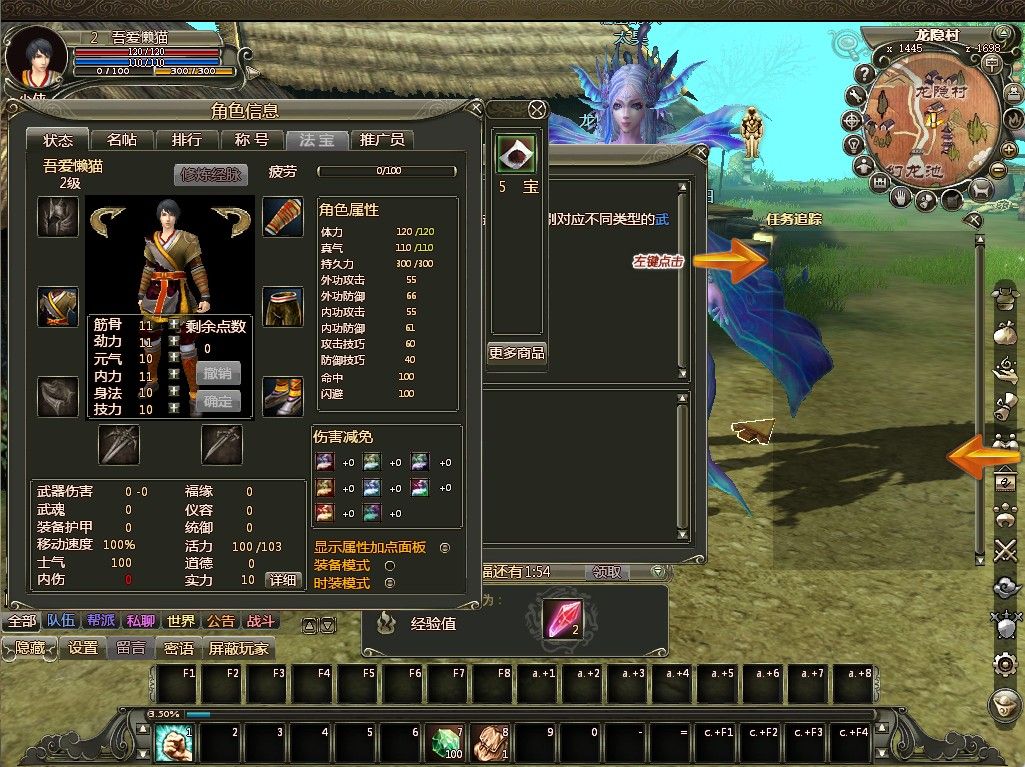Open the 排行 ranking tab
Viewport: 1025px width, 767px height.
click(x=187, y=140)
